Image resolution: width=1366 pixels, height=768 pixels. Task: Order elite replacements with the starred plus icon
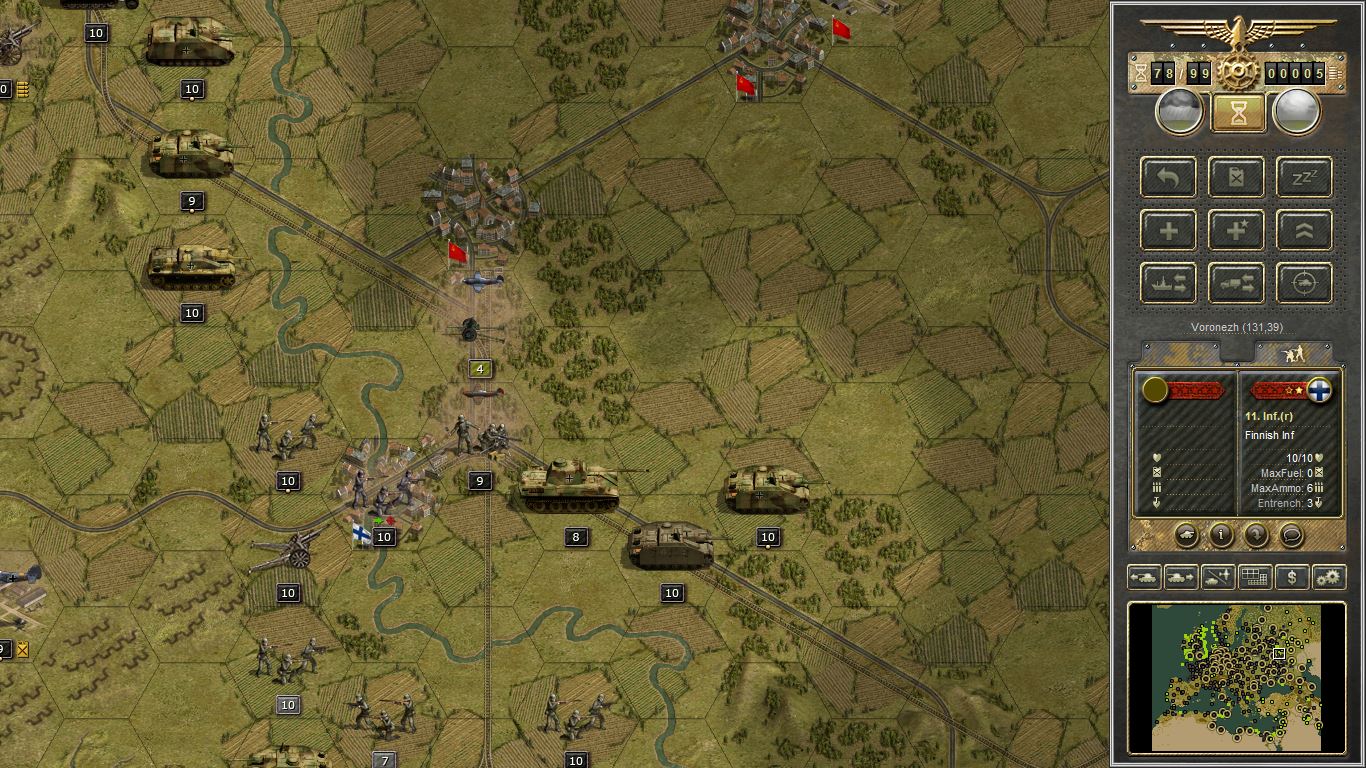1236,230
